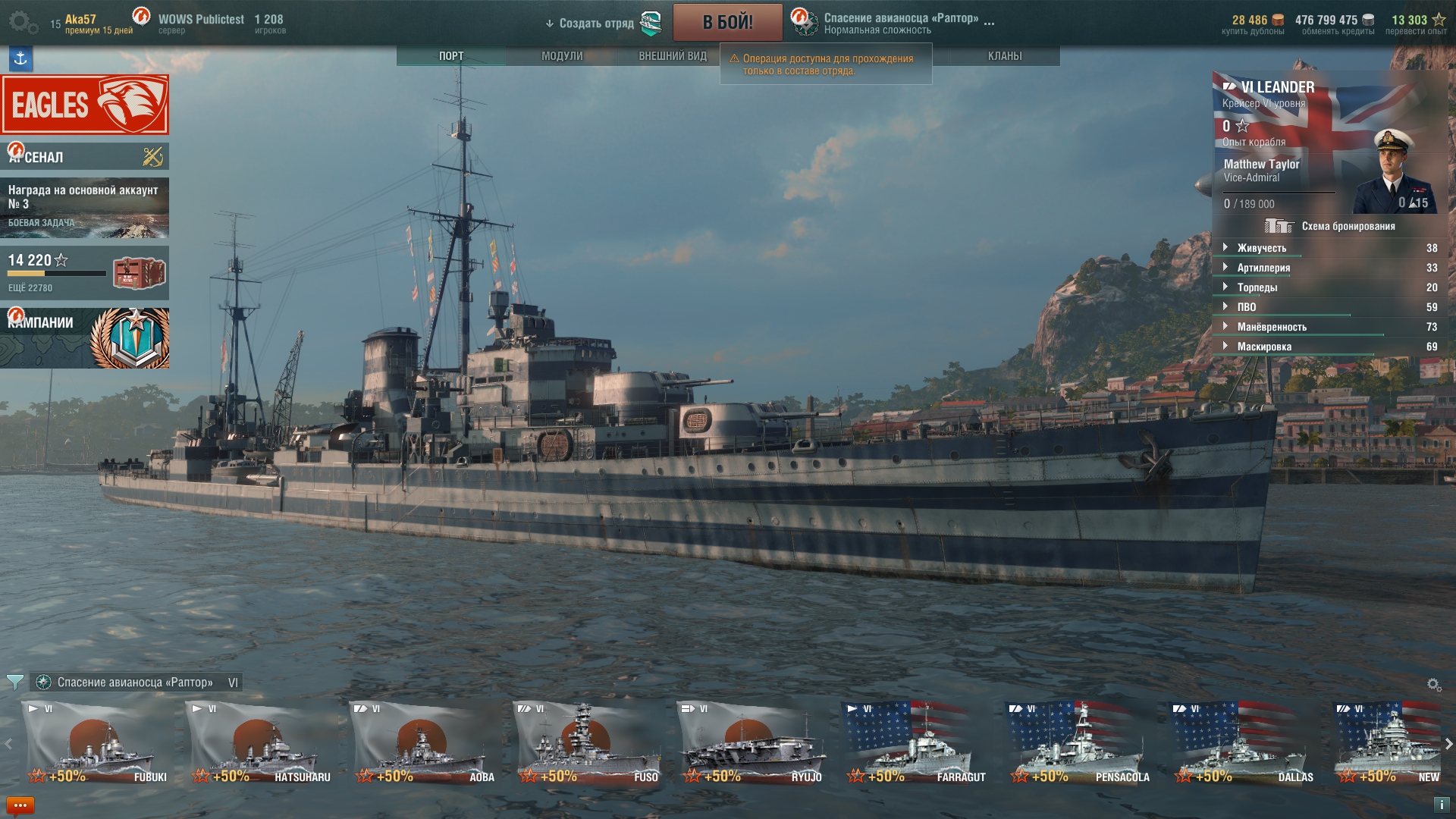Go to the КЛАНЫ tab

(x=1004, y=56)
